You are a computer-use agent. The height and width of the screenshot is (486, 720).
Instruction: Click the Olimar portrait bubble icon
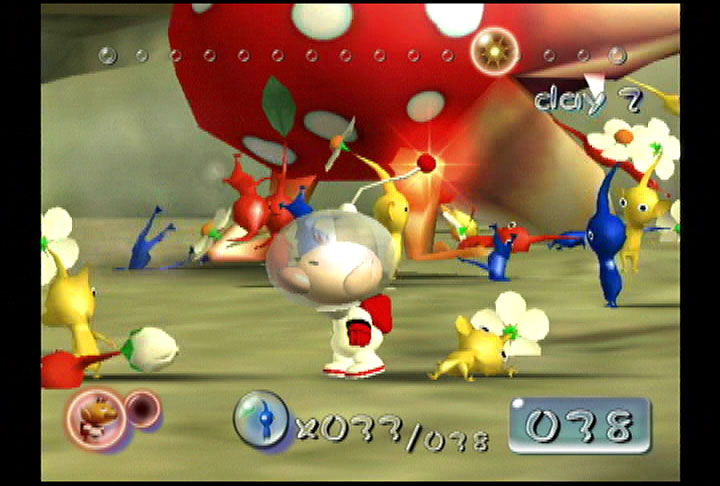click(96, 416)
